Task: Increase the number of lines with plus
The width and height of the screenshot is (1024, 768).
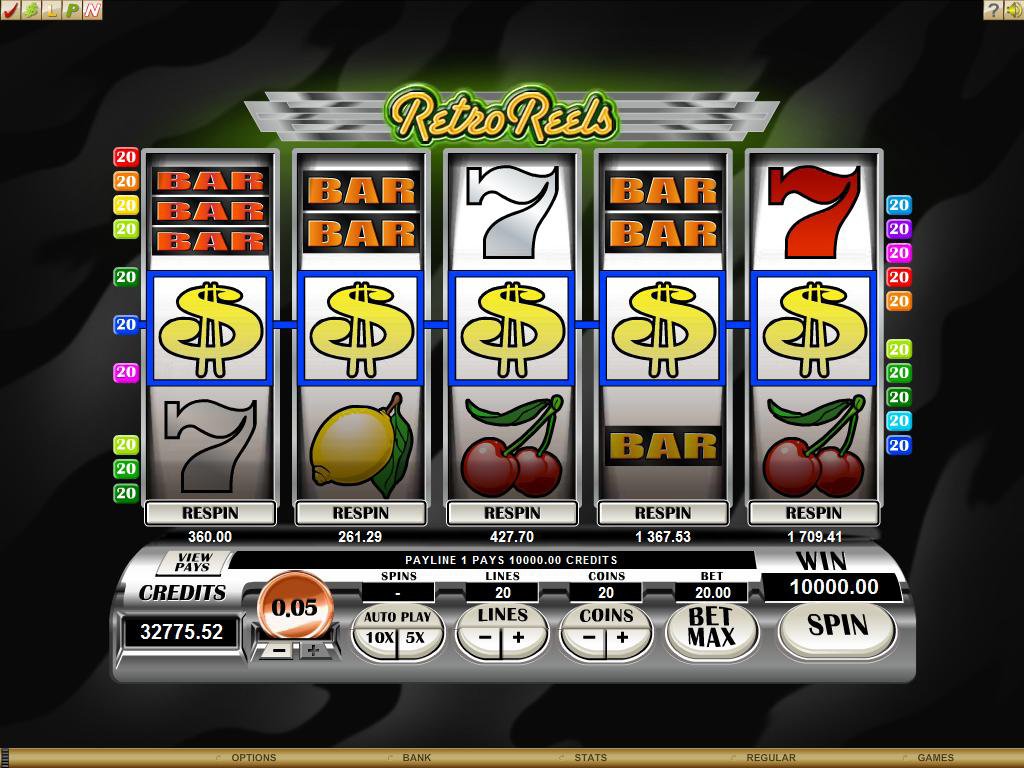Action: 519,637
